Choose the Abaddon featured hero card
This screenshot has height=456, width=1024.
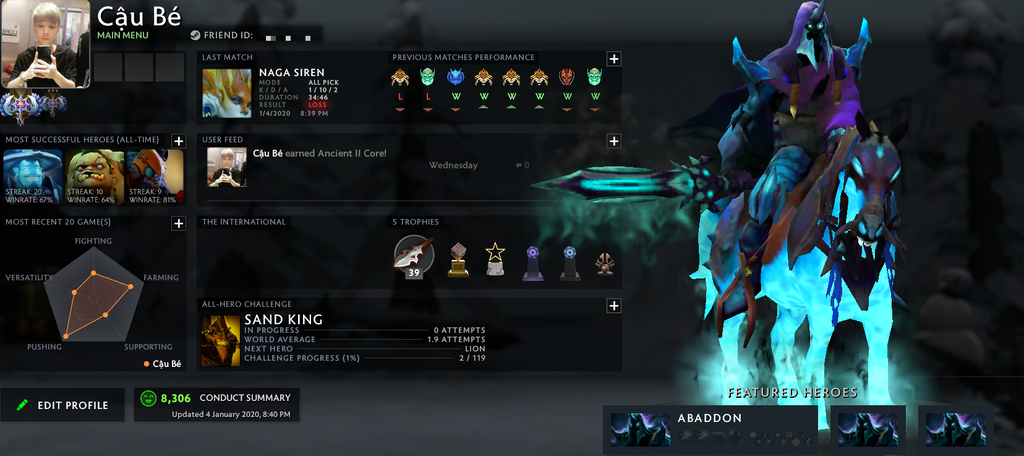pyautogui.click(x=708, y=426)
